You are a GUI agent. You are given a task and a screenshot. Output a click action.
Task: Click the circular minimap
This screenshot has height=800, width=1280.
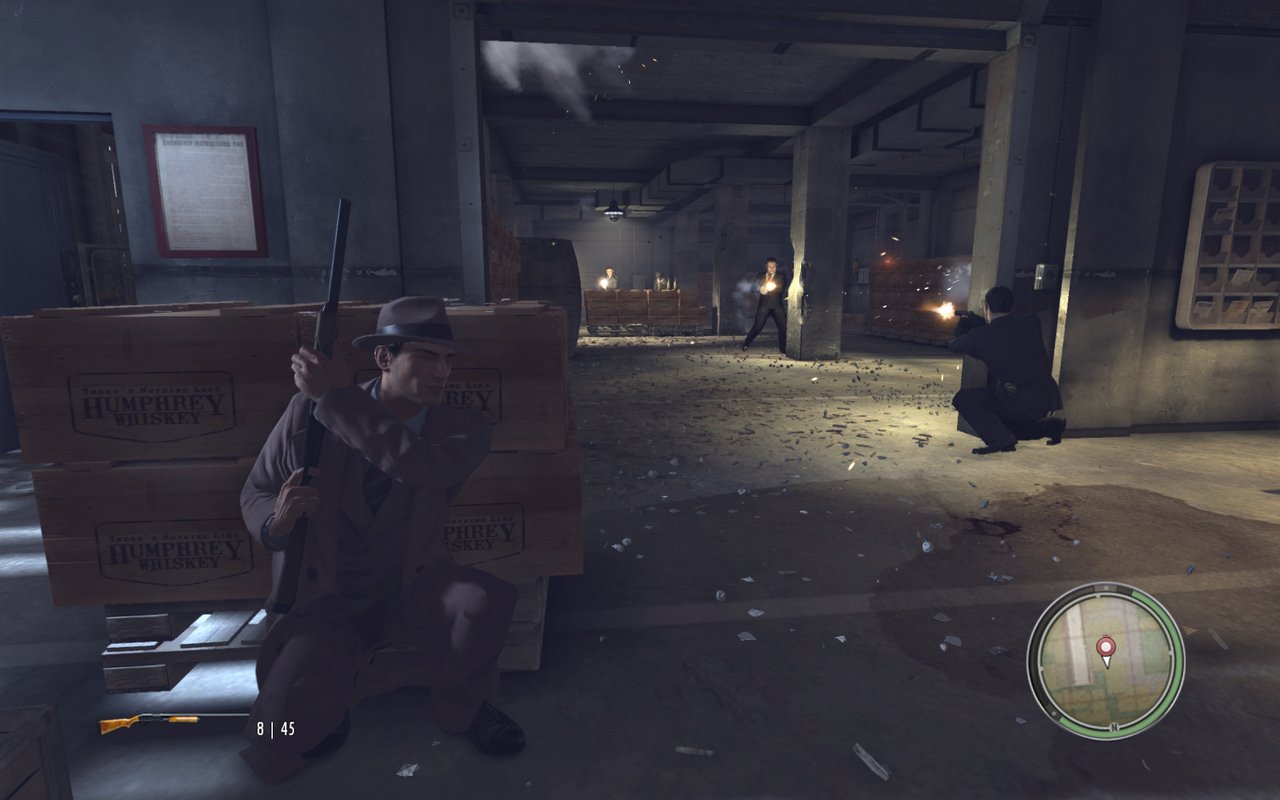[1105, 660]
